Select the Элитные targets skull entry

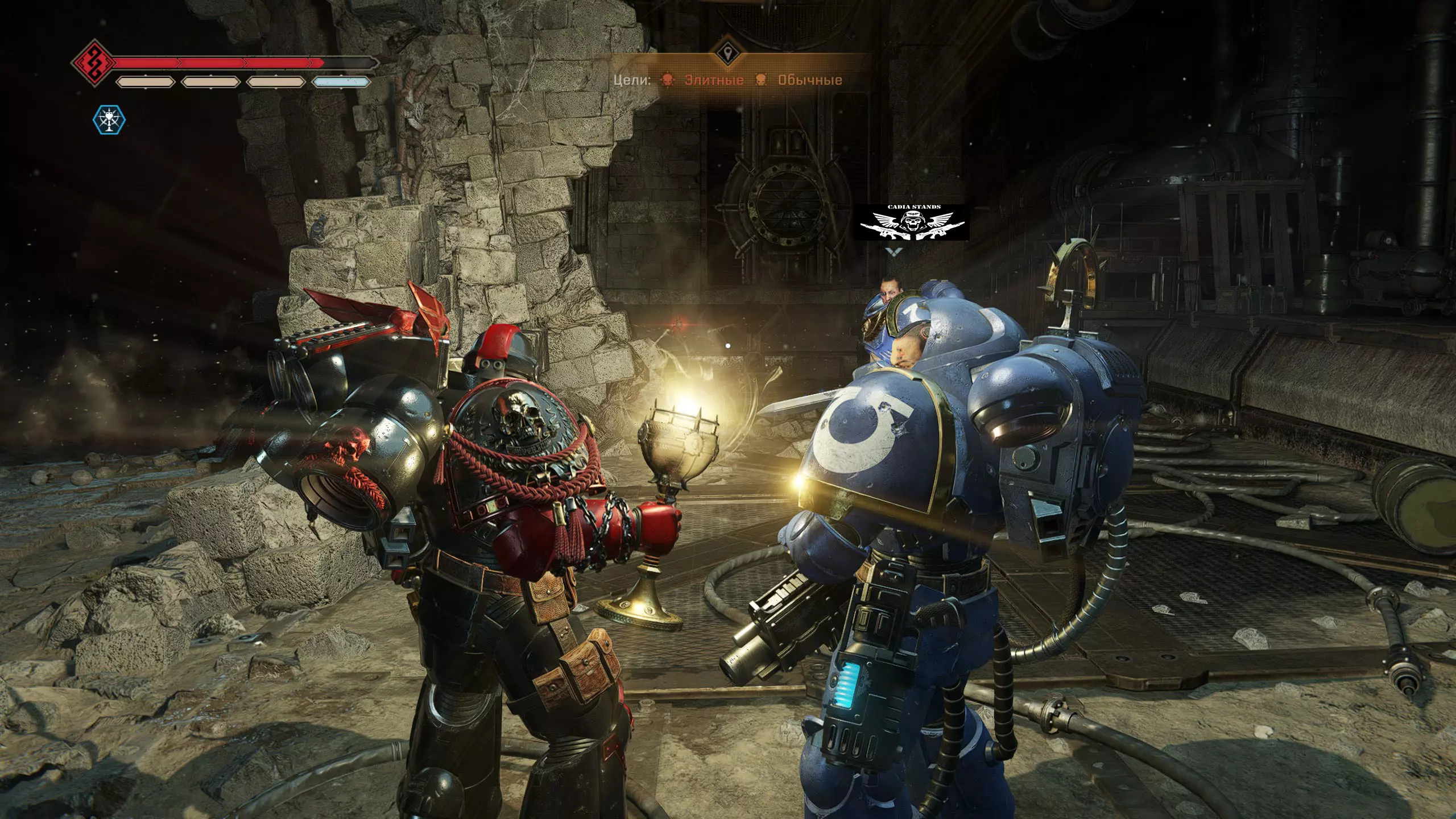[703, 80]
